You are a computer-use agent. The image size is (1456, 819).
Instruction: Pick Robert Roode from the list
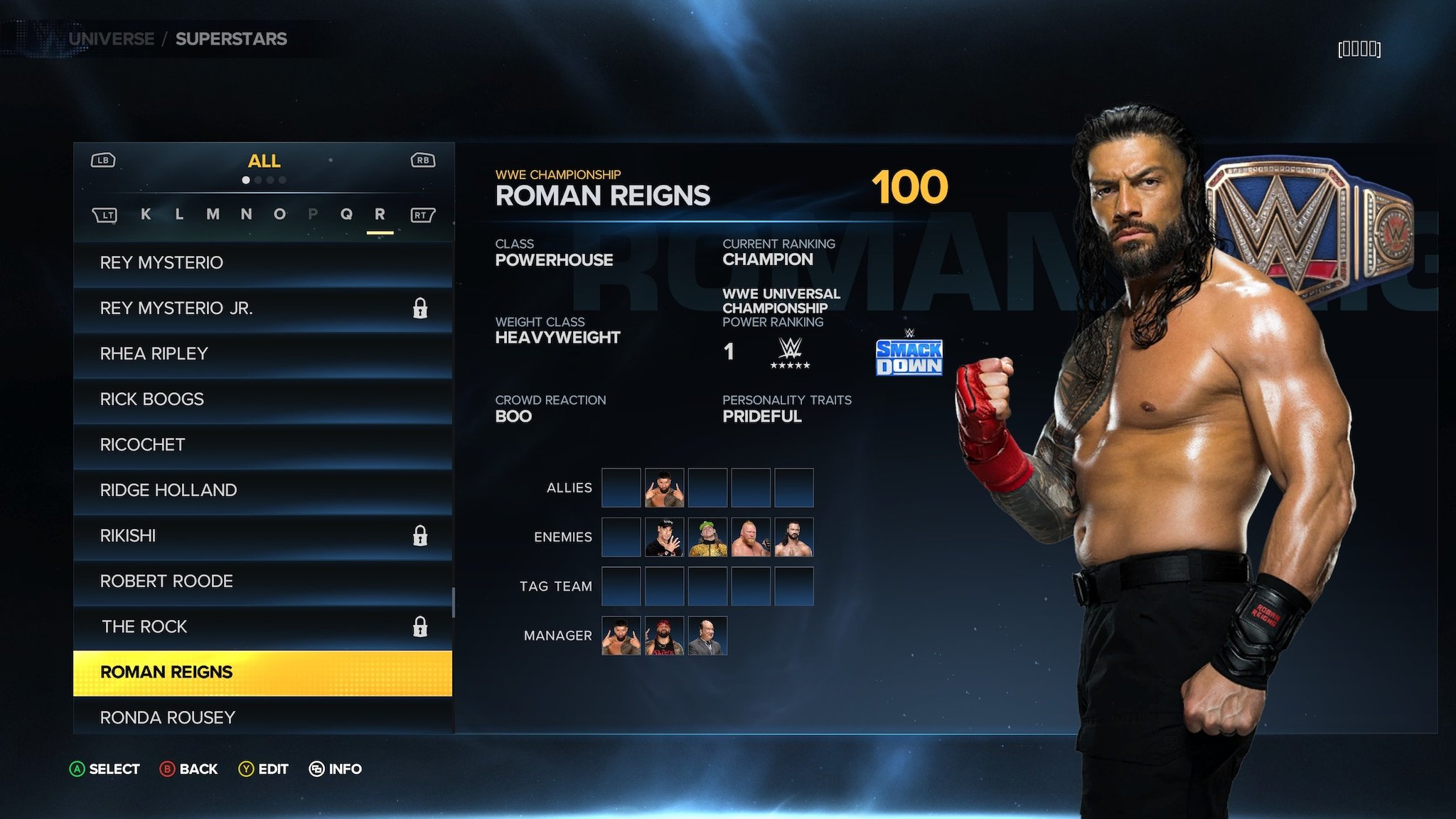[x=262, y=582]
